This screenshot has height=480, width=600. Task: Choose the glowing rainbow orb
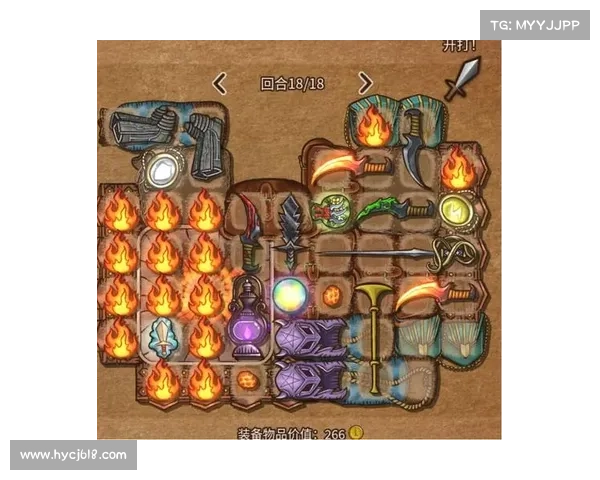(x=291, y=296)
